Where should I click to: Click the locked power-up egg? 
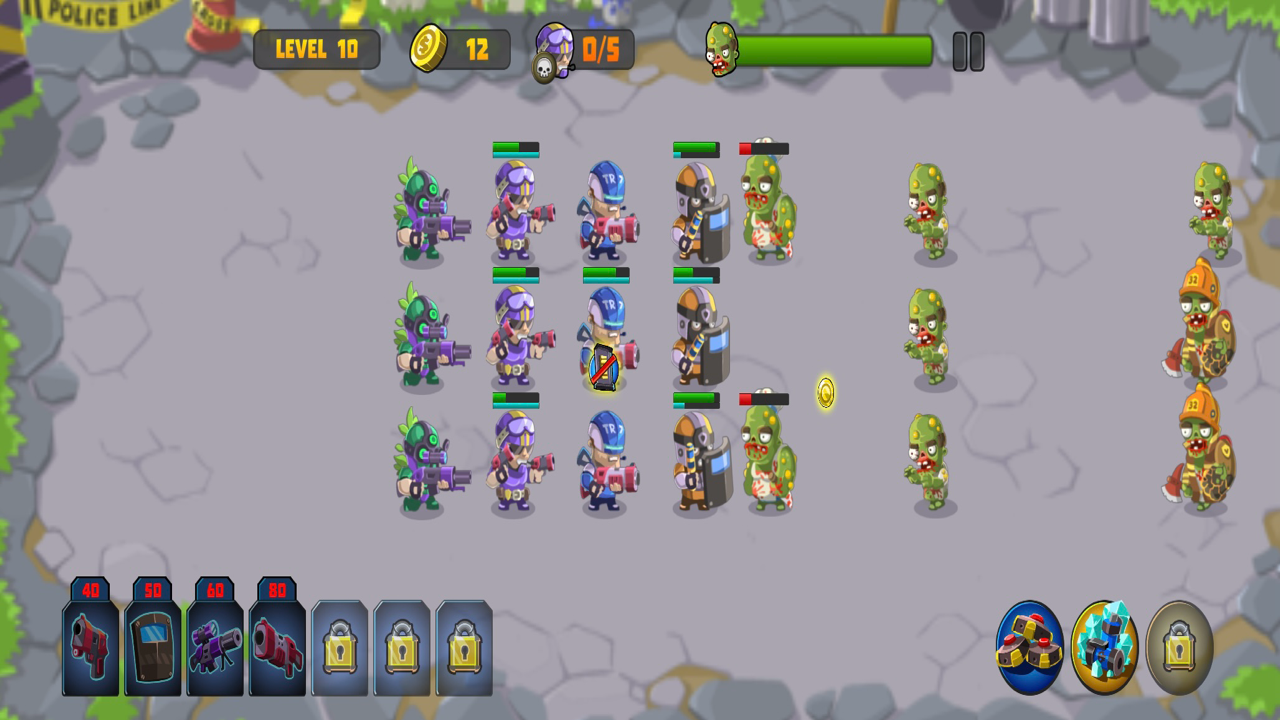1177,647
